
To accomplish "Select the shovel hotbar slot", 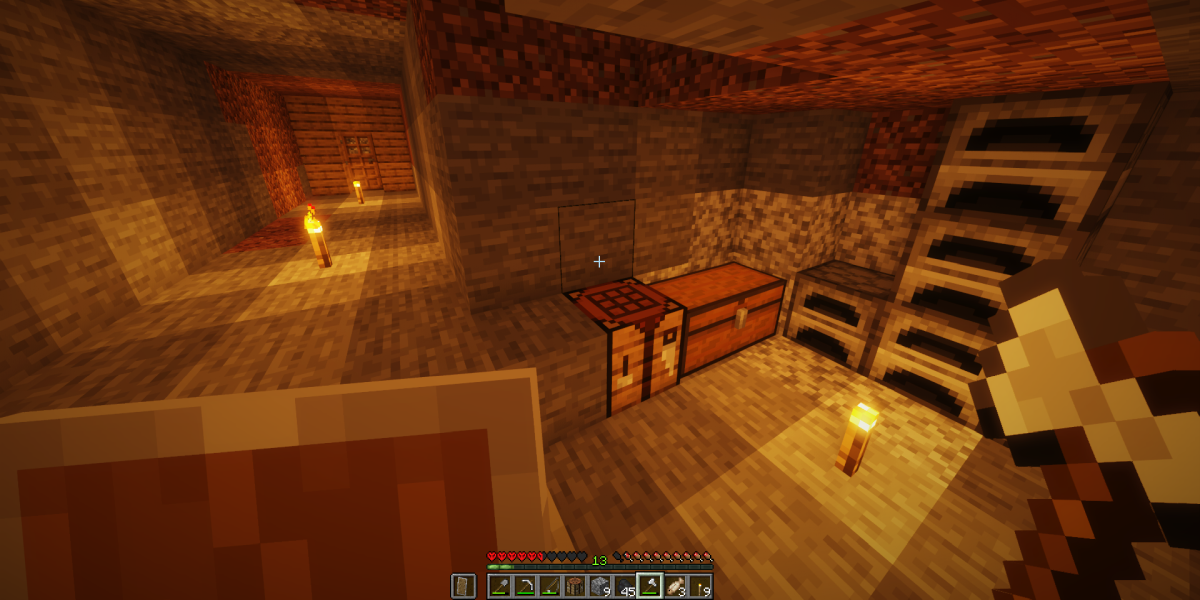I will pyautogui.click(x=499, y=586).
